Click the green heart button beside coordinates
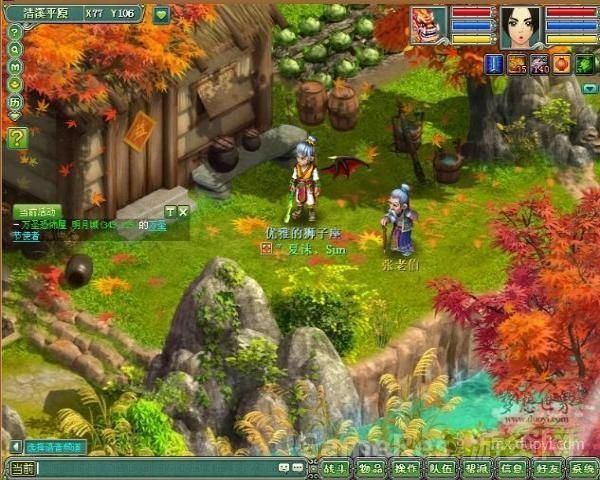The width and height of the screenshot is (600, 480). point(161,15)
